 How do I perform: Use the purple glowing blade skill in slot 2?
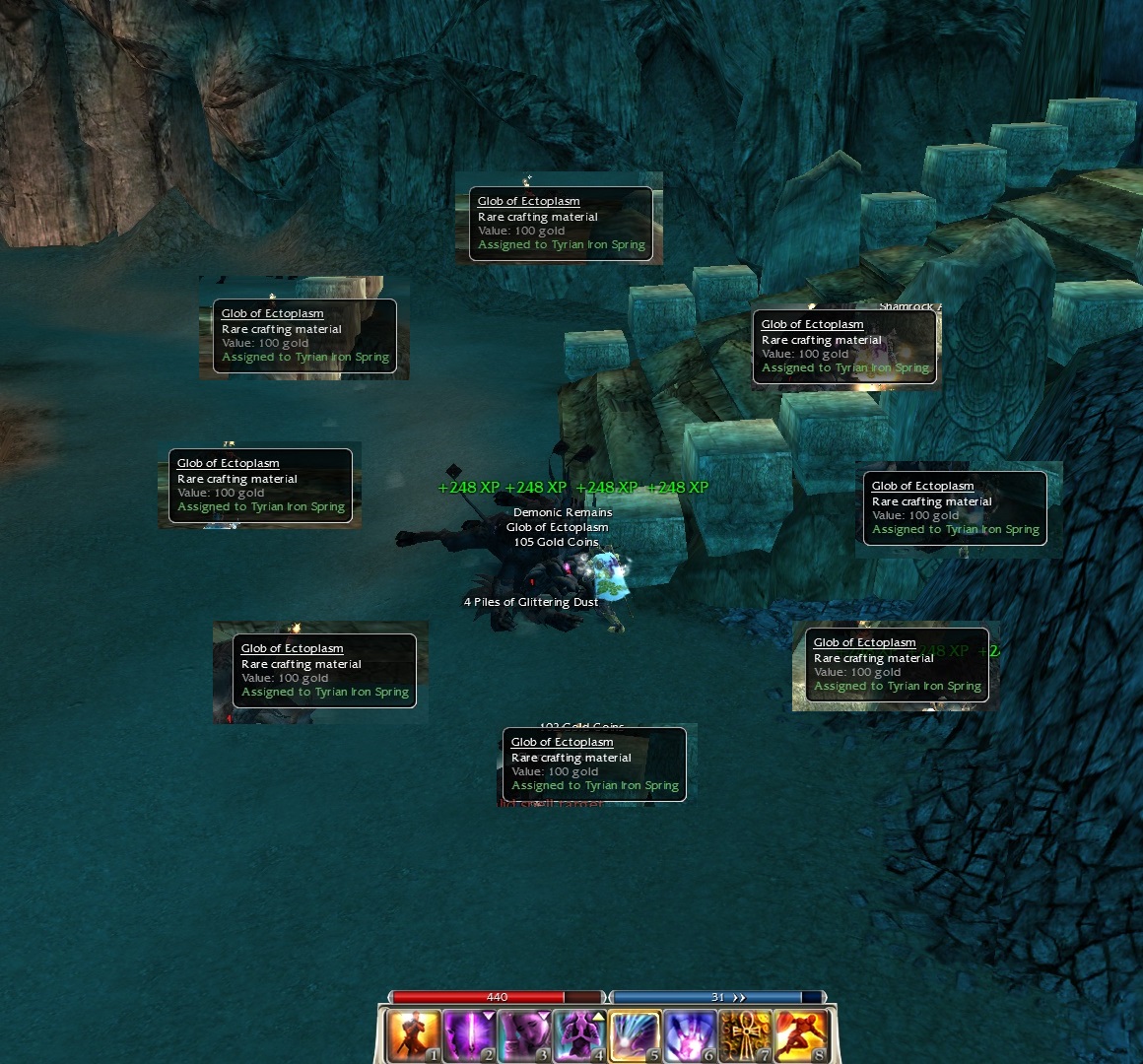coord(470,1035)
